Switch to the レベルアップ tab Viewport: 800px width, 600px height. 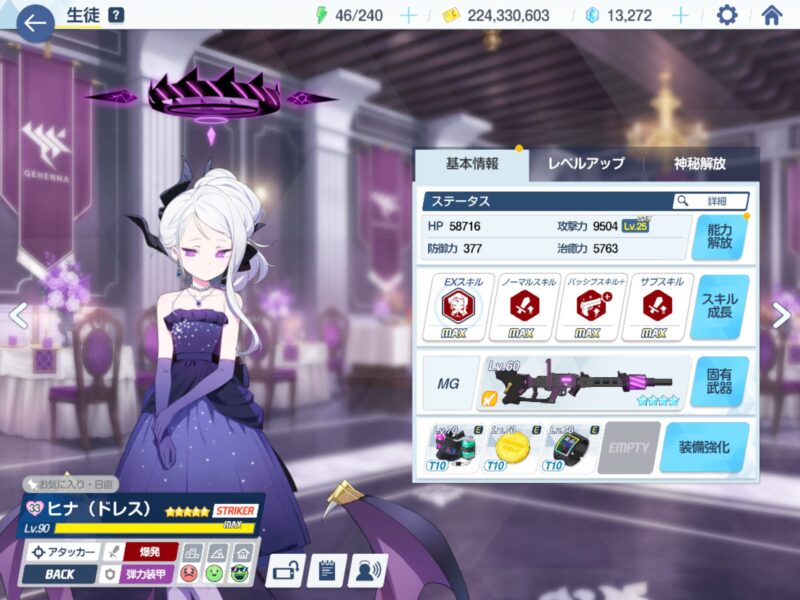point(585,164)
